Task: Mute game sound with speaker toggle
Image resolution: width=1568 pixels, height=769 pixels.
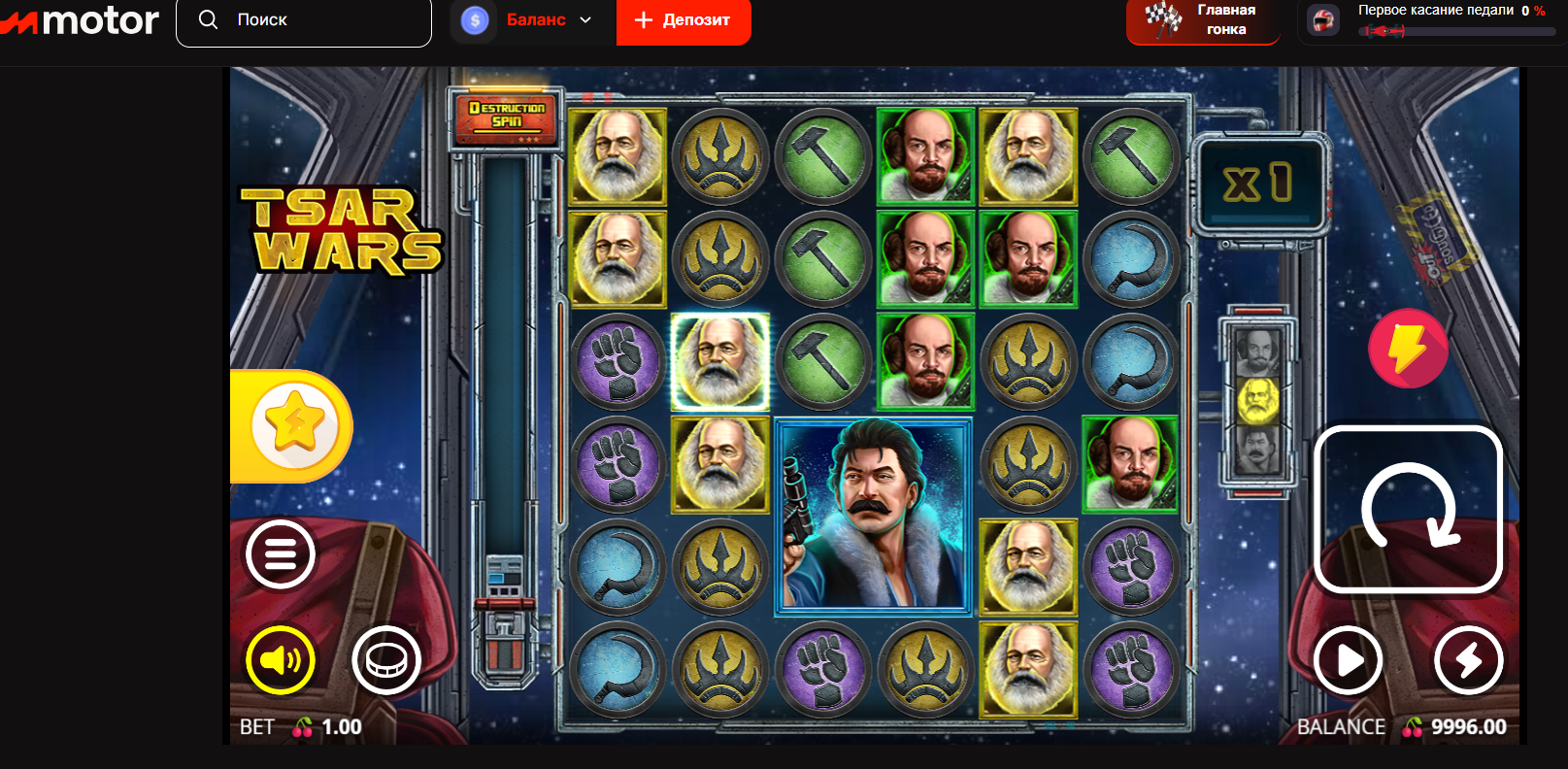Action: (280, 660)
